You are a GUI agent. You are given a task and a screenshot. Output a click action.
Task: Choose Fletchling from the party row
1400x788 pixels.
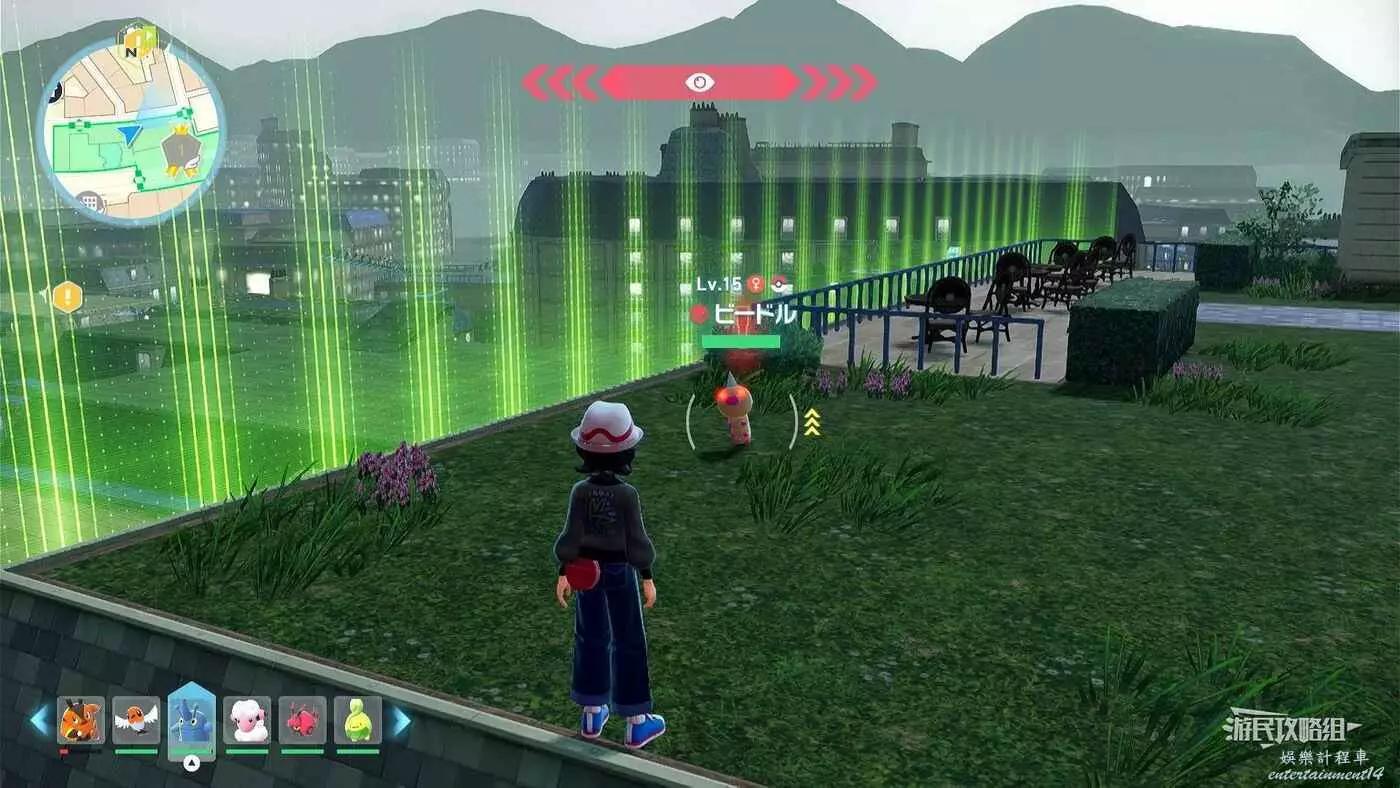[136, 721]
